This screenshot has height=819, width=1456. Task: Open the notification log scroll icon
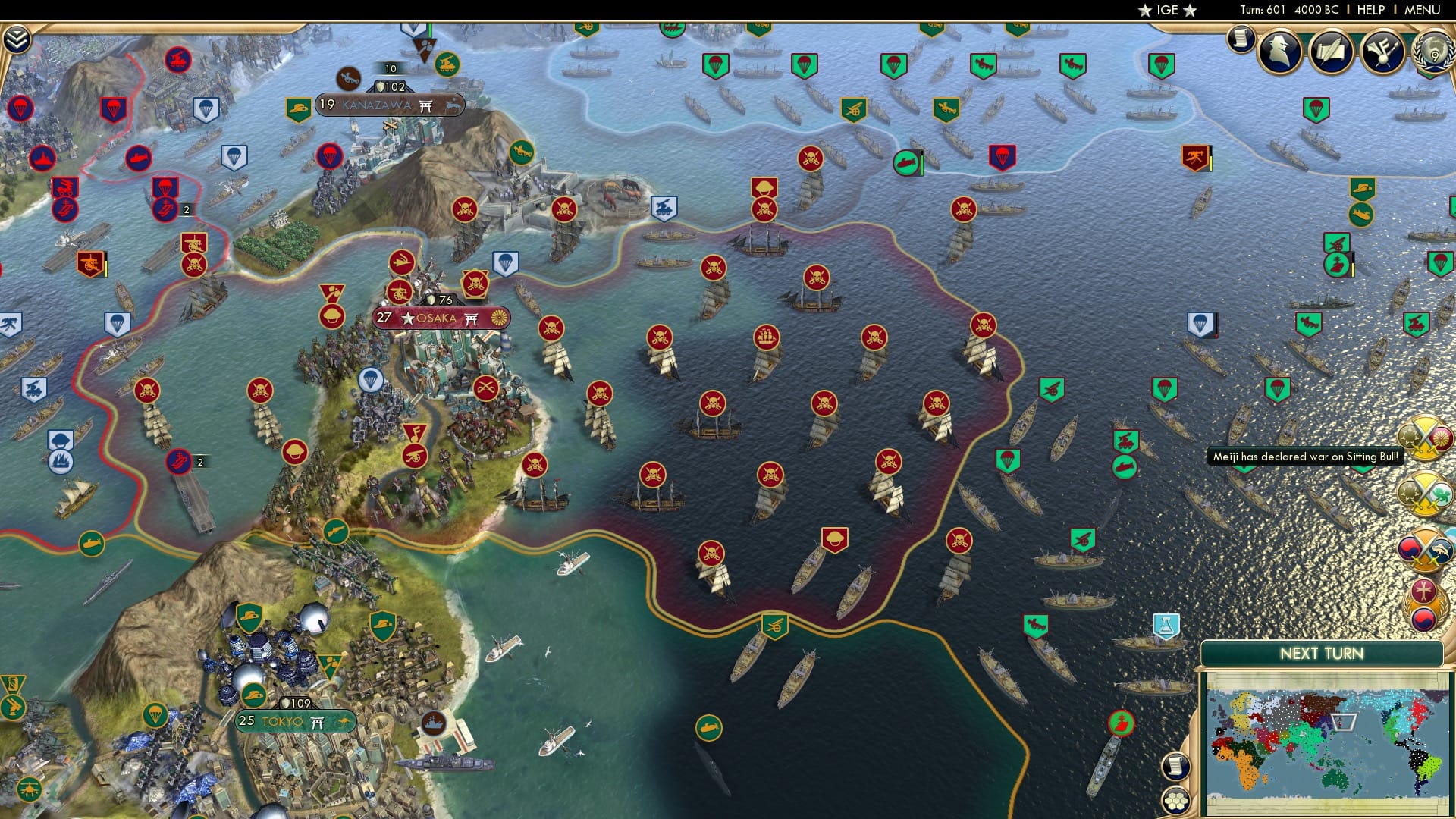tap(1241, 39)
